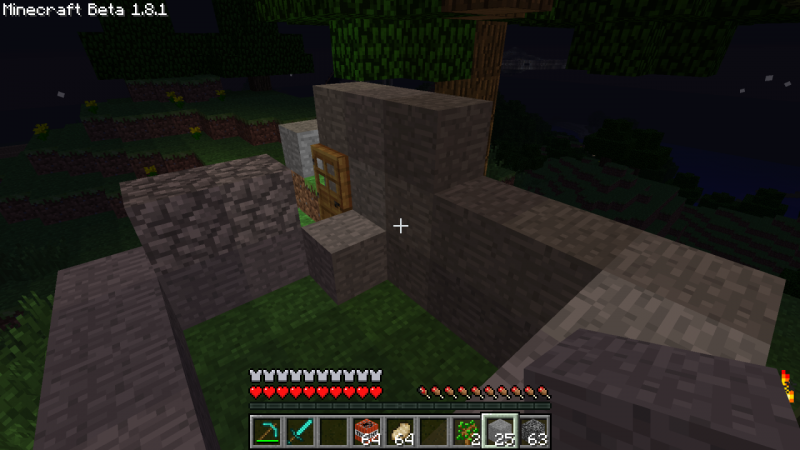Screen dimensions: 800x450
Task: Click the highlighted smooth stone slot
Action: (500, 431)
